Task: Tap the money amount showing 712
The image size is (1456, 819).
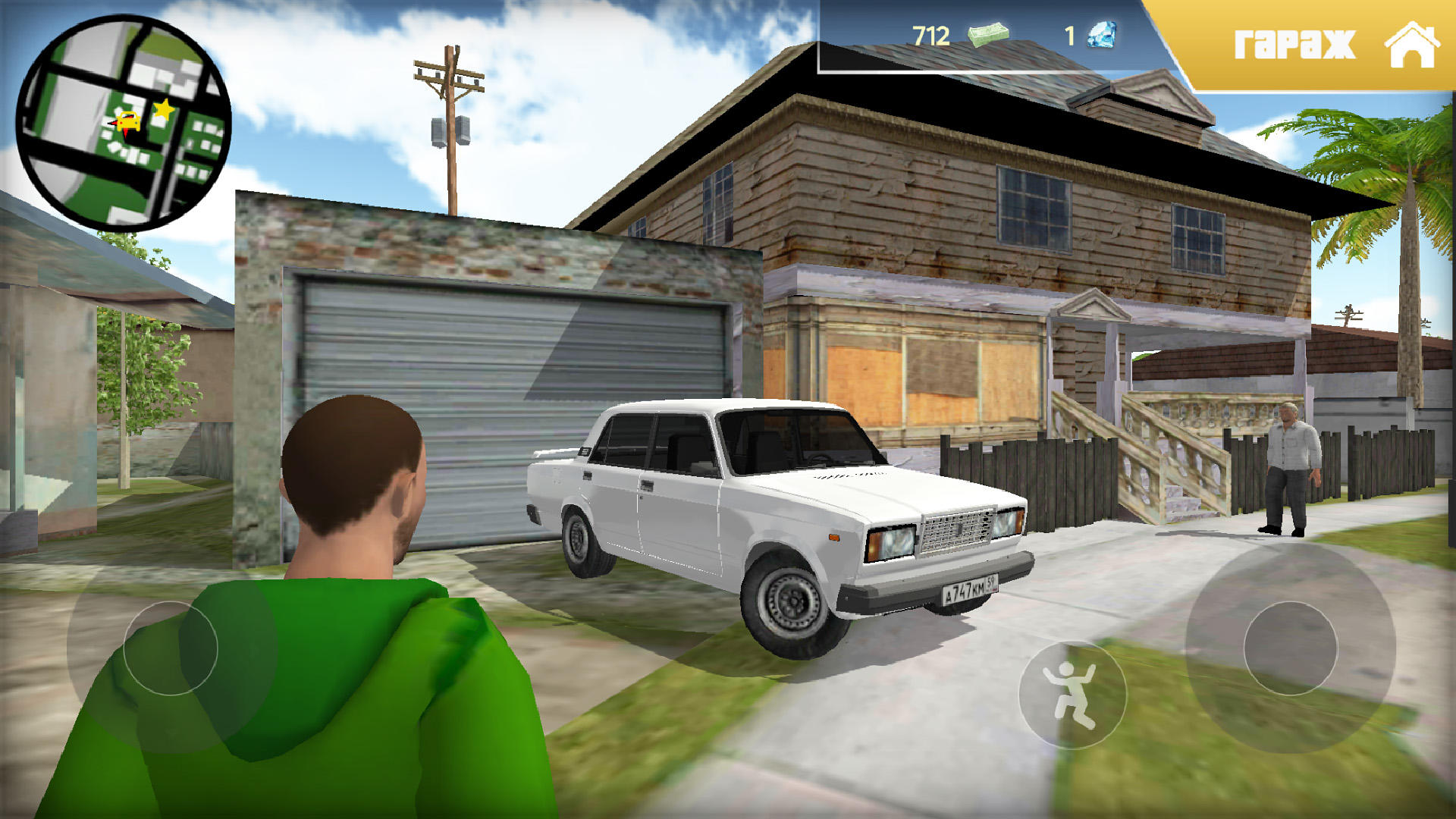Action: click(930, 33)
